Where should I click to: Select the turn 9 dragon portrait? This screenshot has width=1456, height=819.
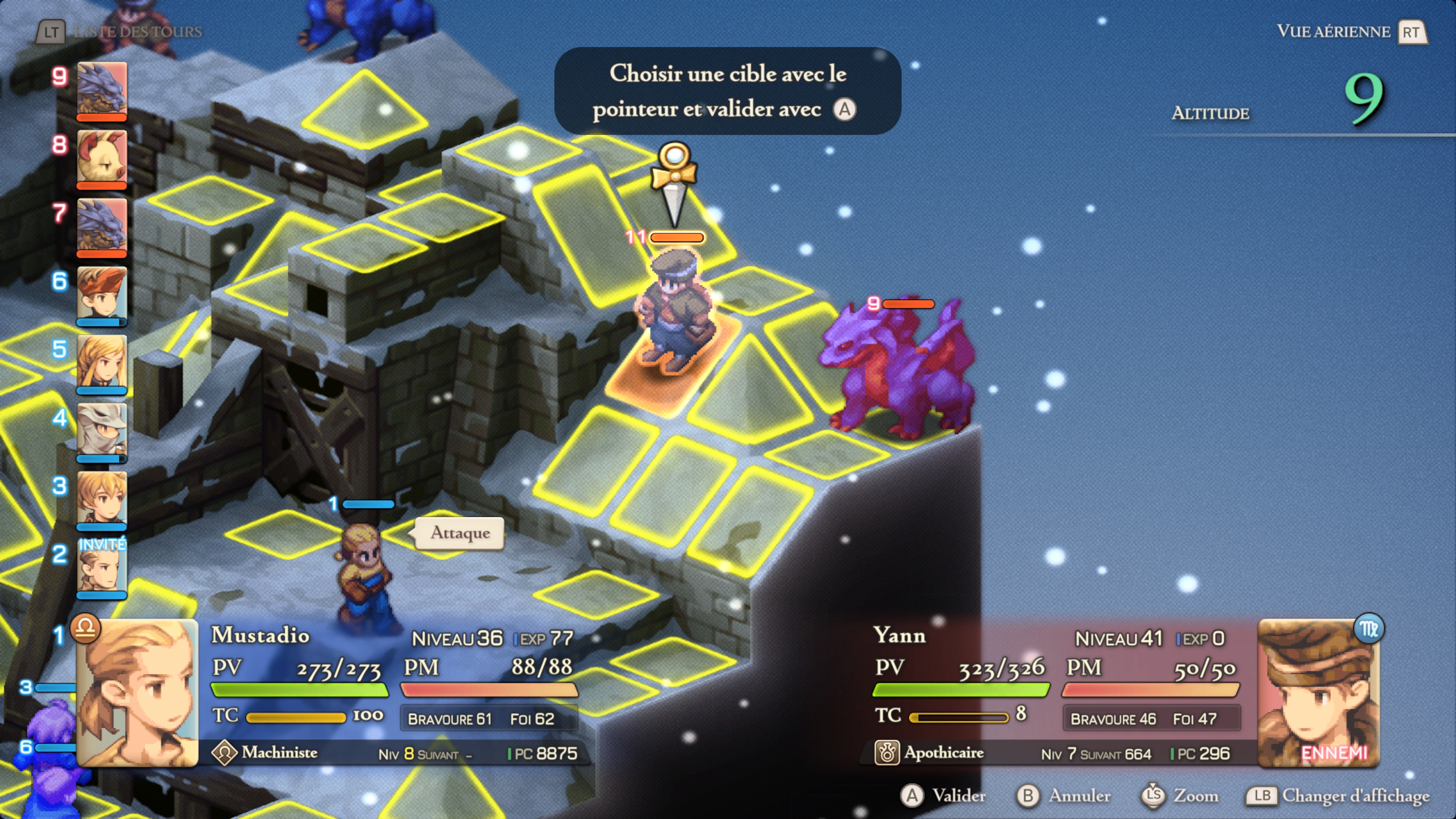pyautogui.click(x=102, y=89)
